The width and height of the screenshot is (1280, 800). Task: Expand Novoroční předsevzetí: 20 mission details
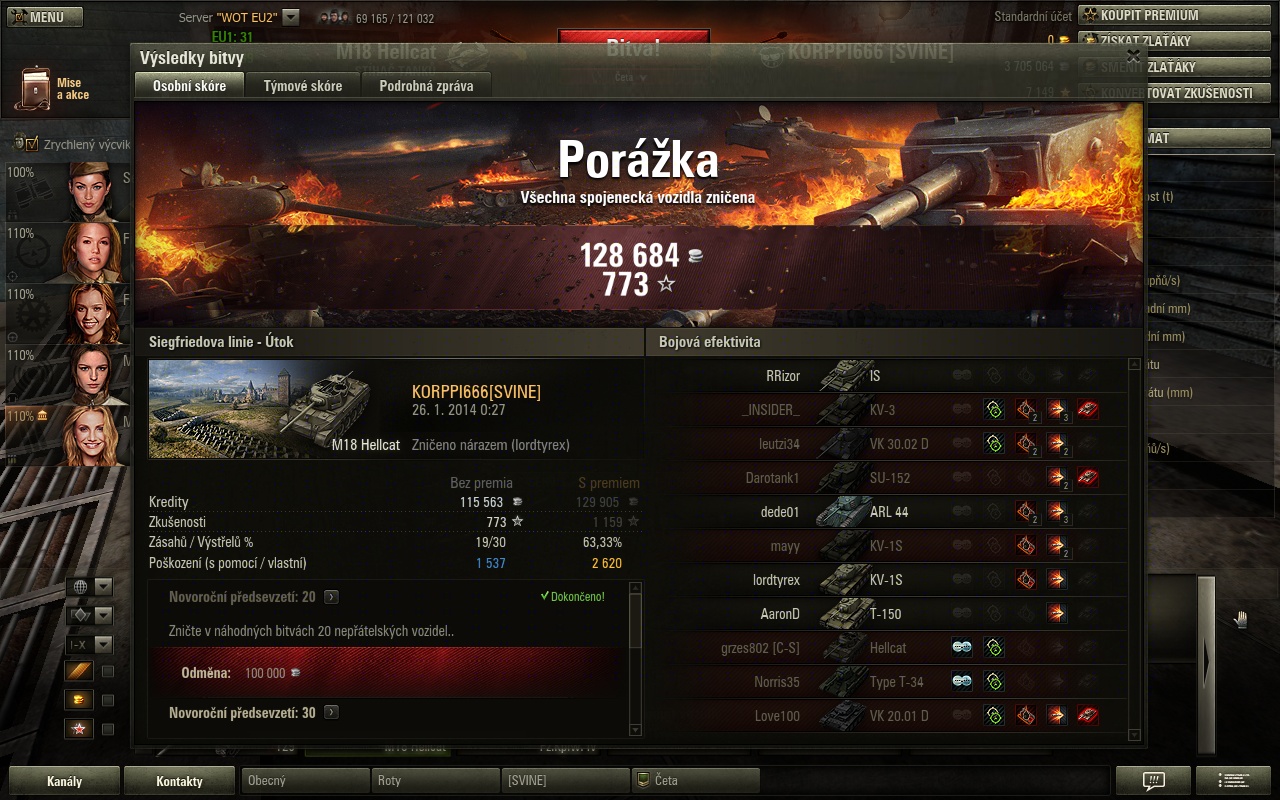(x=331, y=597)
